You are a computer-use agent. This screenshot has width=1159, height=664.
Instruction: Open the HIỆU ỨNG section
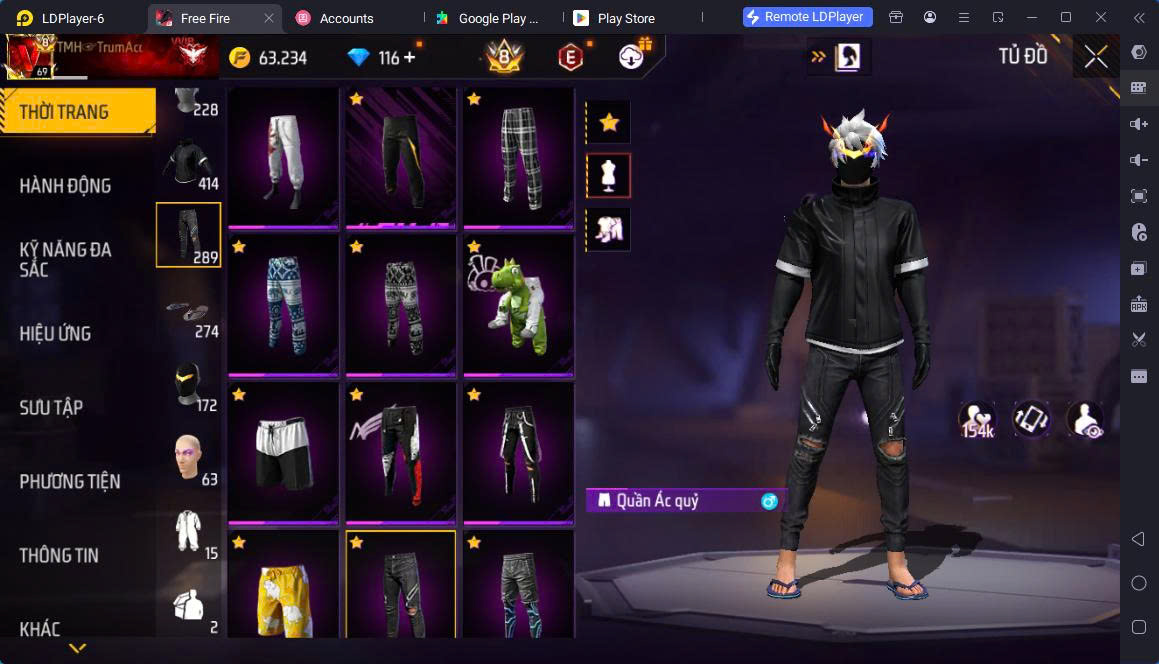pyautogui.click(x=56, y=334)
